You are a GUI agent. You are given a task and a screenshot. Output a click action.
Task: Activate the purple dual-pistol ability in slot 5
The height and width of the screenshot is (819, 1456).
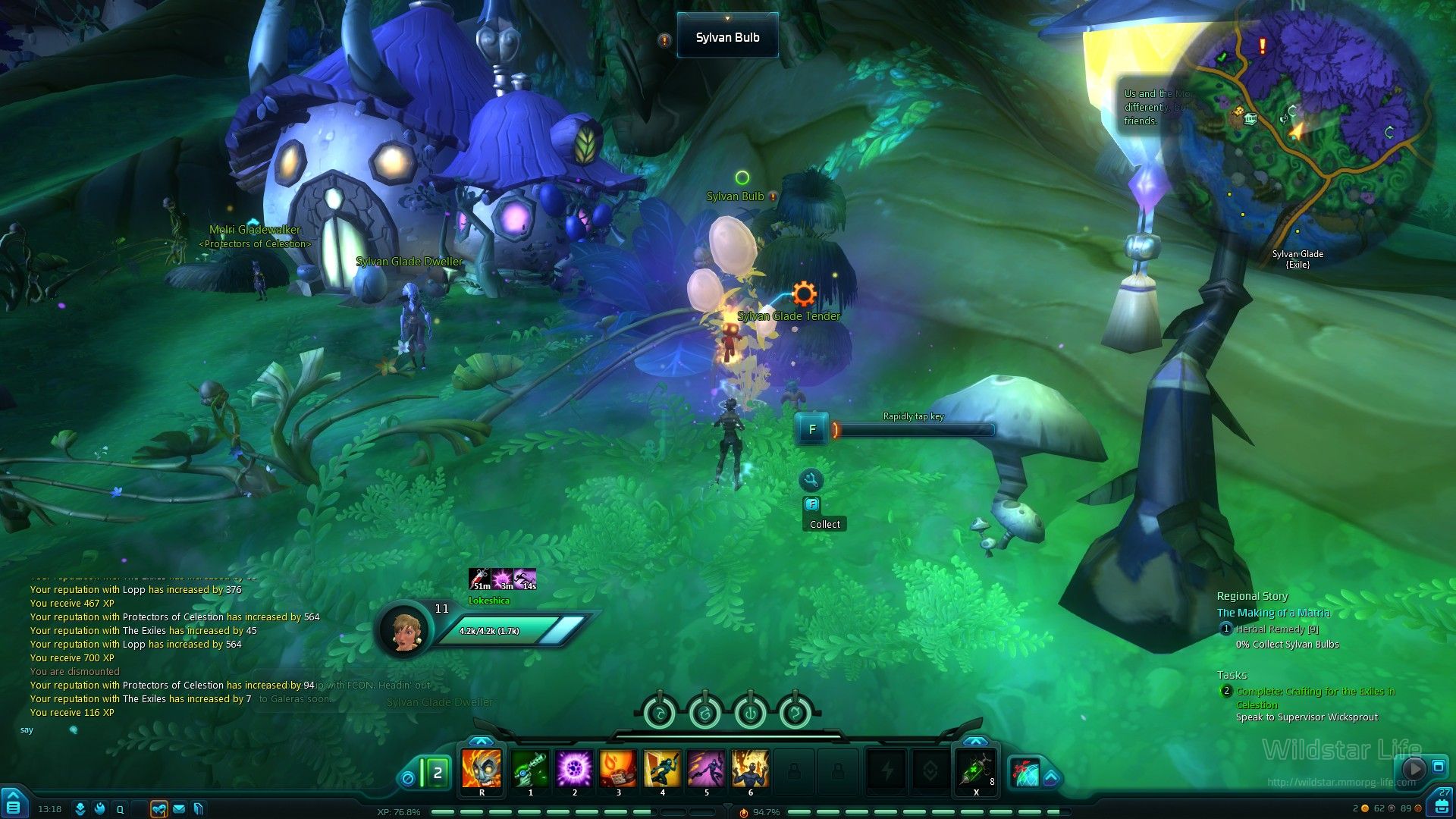point(706,769)
